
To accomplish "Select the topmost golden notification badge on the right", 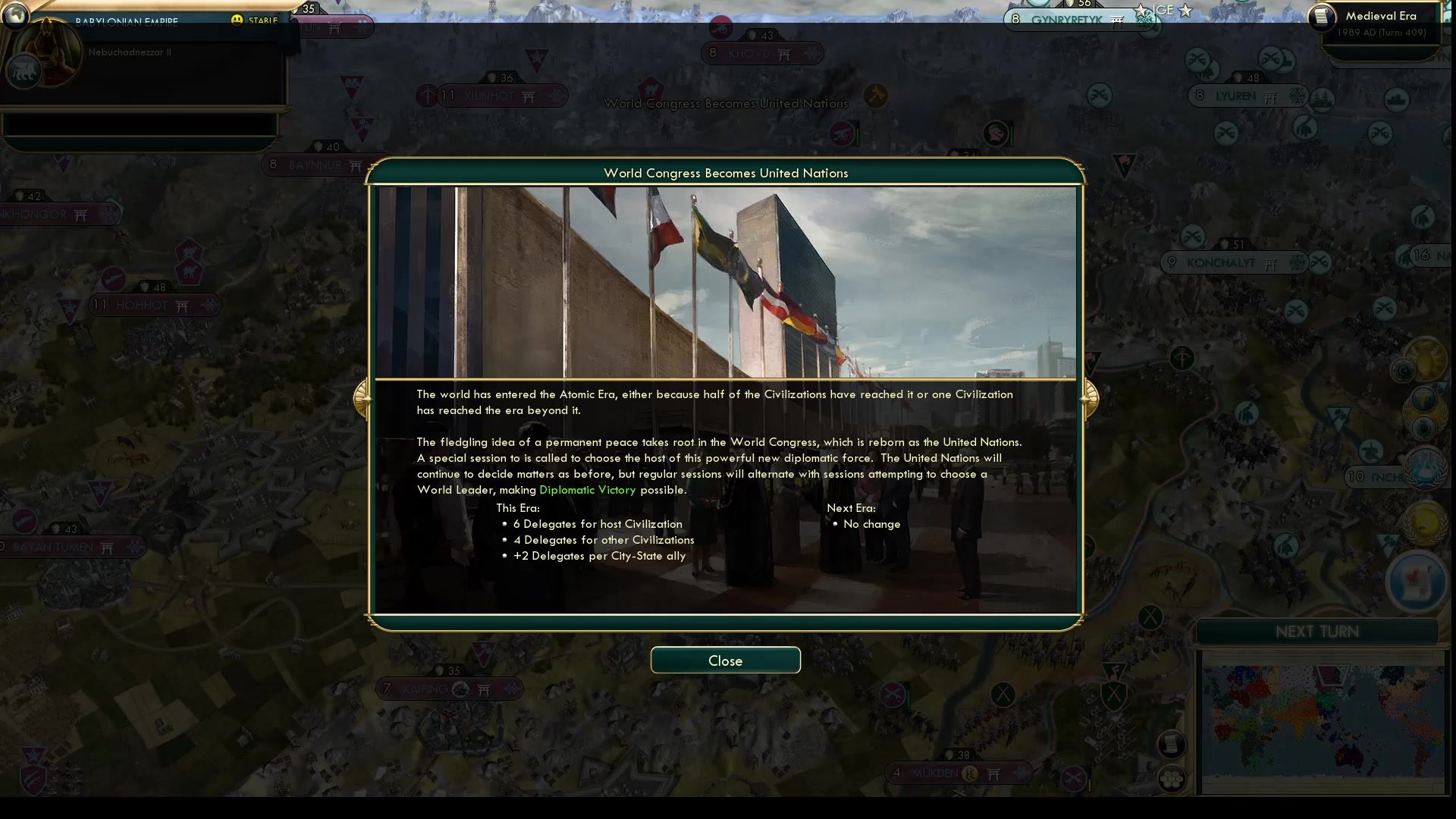I will [1425, 359].
